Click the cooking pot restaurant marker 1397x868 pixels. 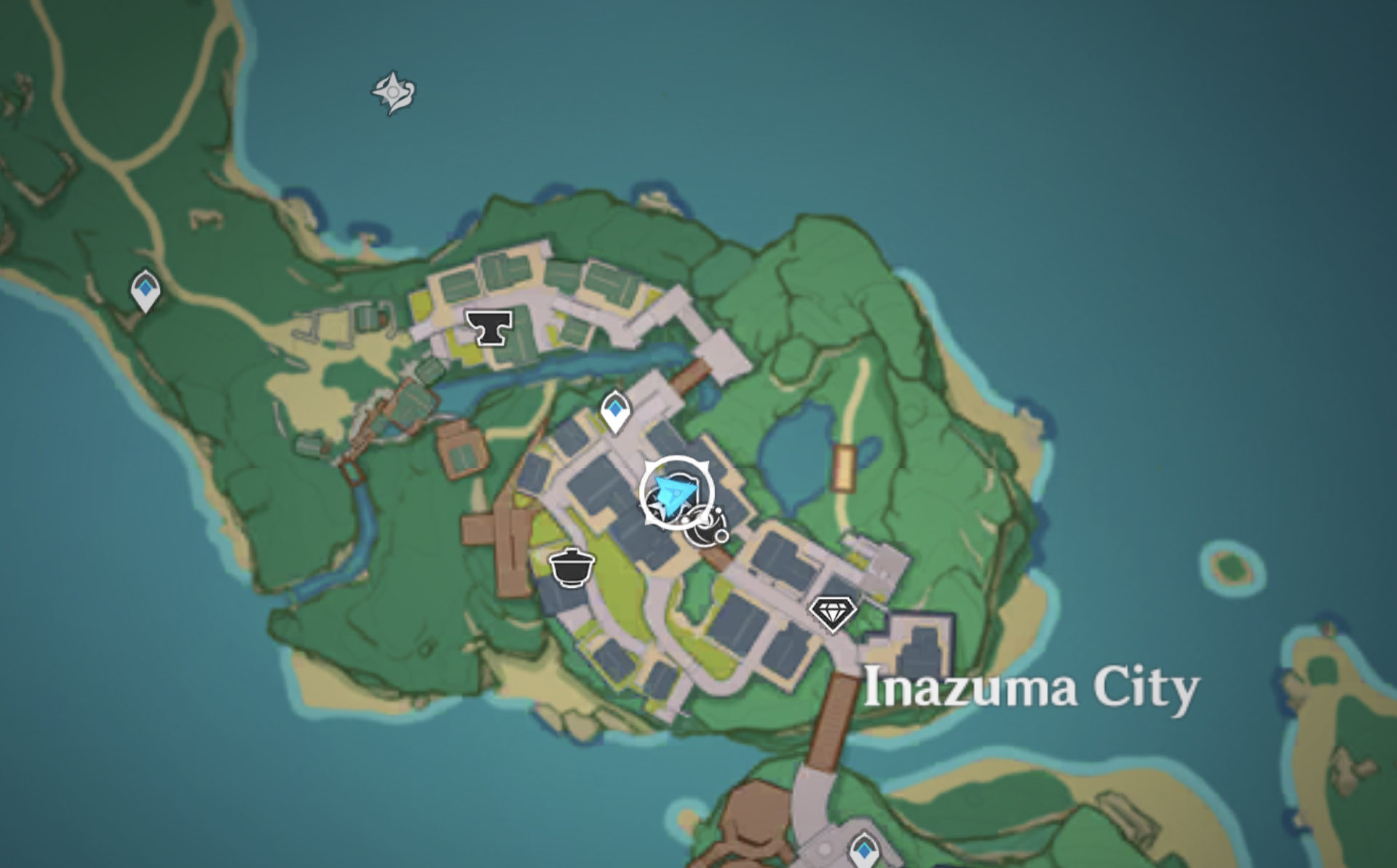pyautogui.click(x=572, y=567)
